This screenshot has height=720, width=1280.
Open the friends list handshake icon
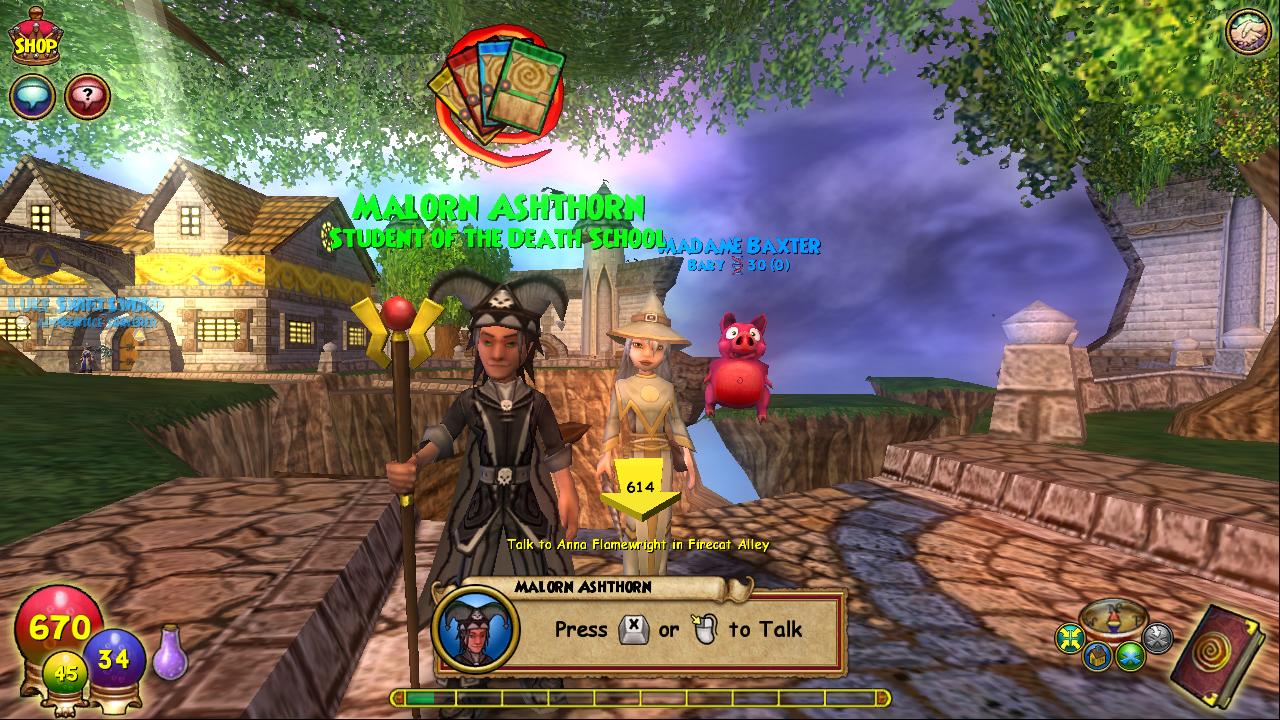1247,31
